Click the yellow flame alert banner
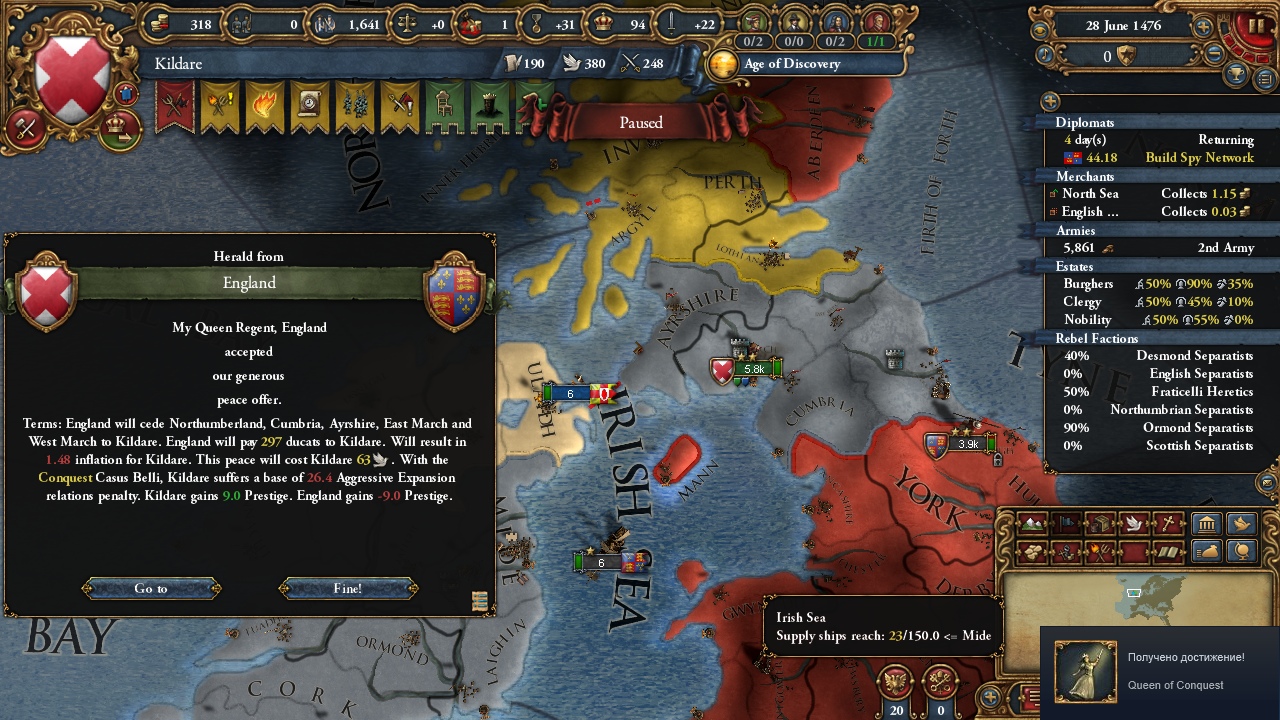 [264, 105]
